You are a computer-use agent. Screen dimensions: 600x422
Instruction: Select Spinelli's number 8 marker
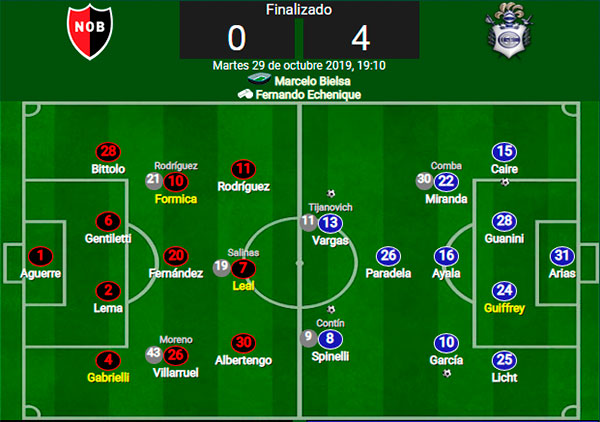[x=329, y=338]
